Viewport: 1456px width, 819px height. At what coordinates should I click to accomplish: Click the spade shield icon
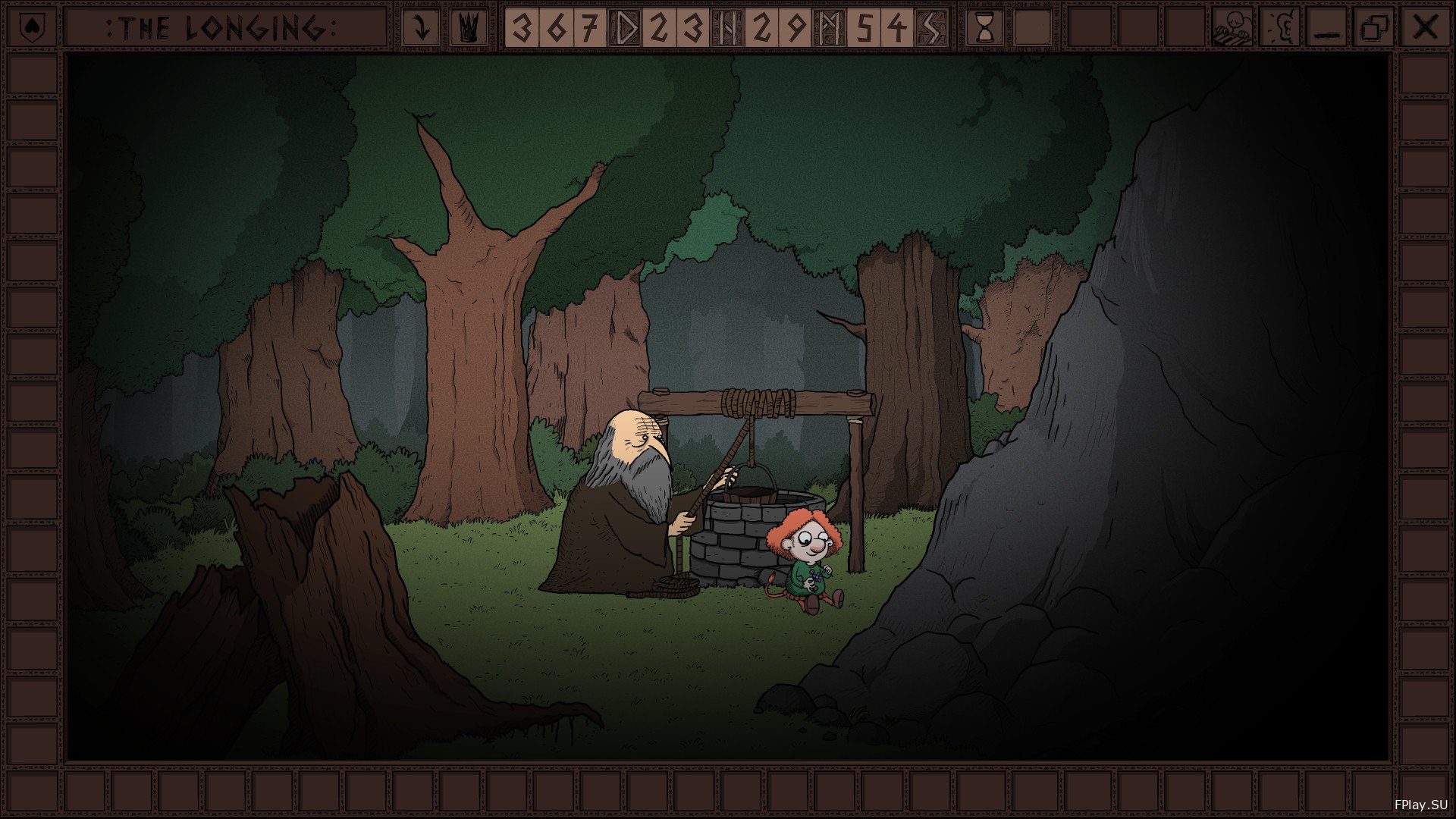pyautogui.click(x=32, y=28)
